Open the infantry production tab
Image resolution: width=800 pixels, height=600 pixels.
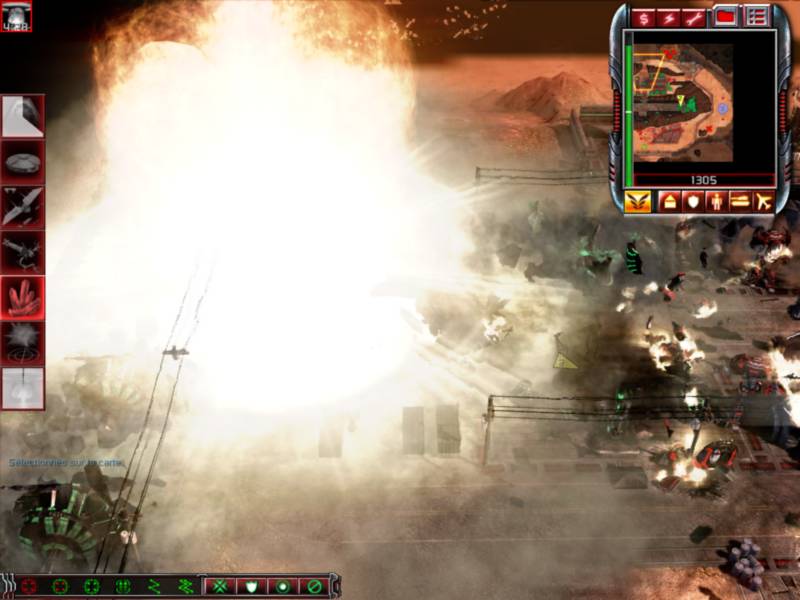pos(717,202)
